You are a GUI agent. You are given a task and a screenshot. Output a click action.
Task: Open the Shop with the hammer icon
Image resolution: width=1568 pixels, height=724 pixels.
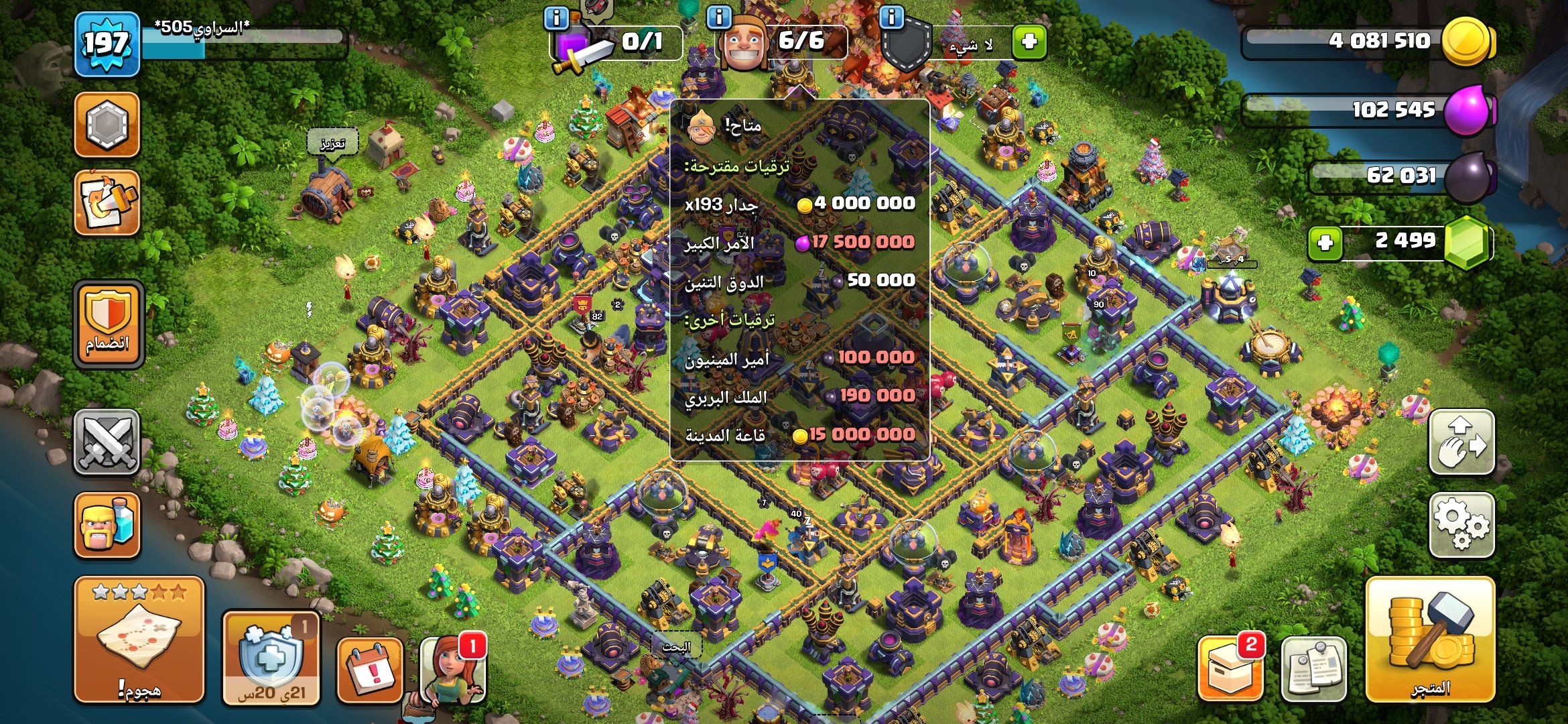1430,640
